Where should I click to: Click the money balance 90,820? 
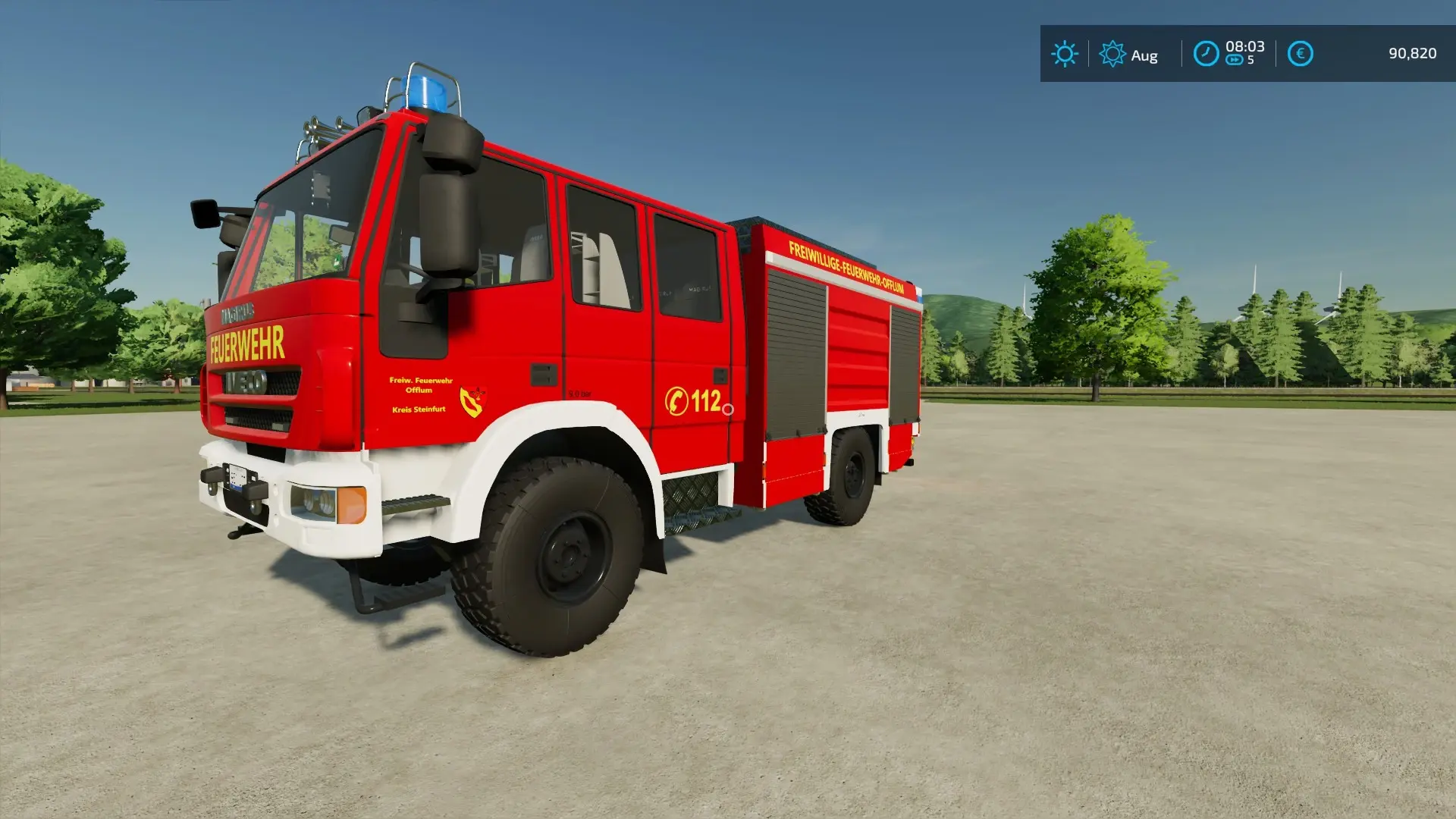pos(1413,54)
